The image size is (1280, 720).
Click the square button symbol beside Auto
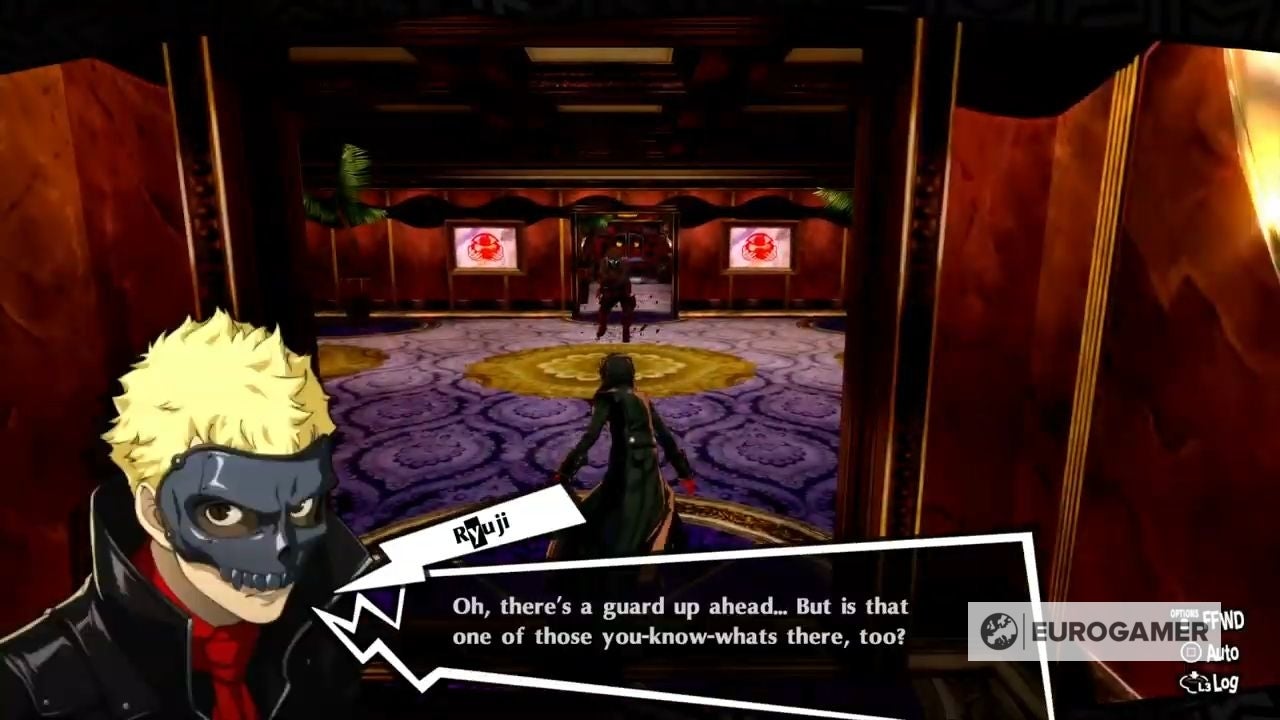pos(1192,651)
